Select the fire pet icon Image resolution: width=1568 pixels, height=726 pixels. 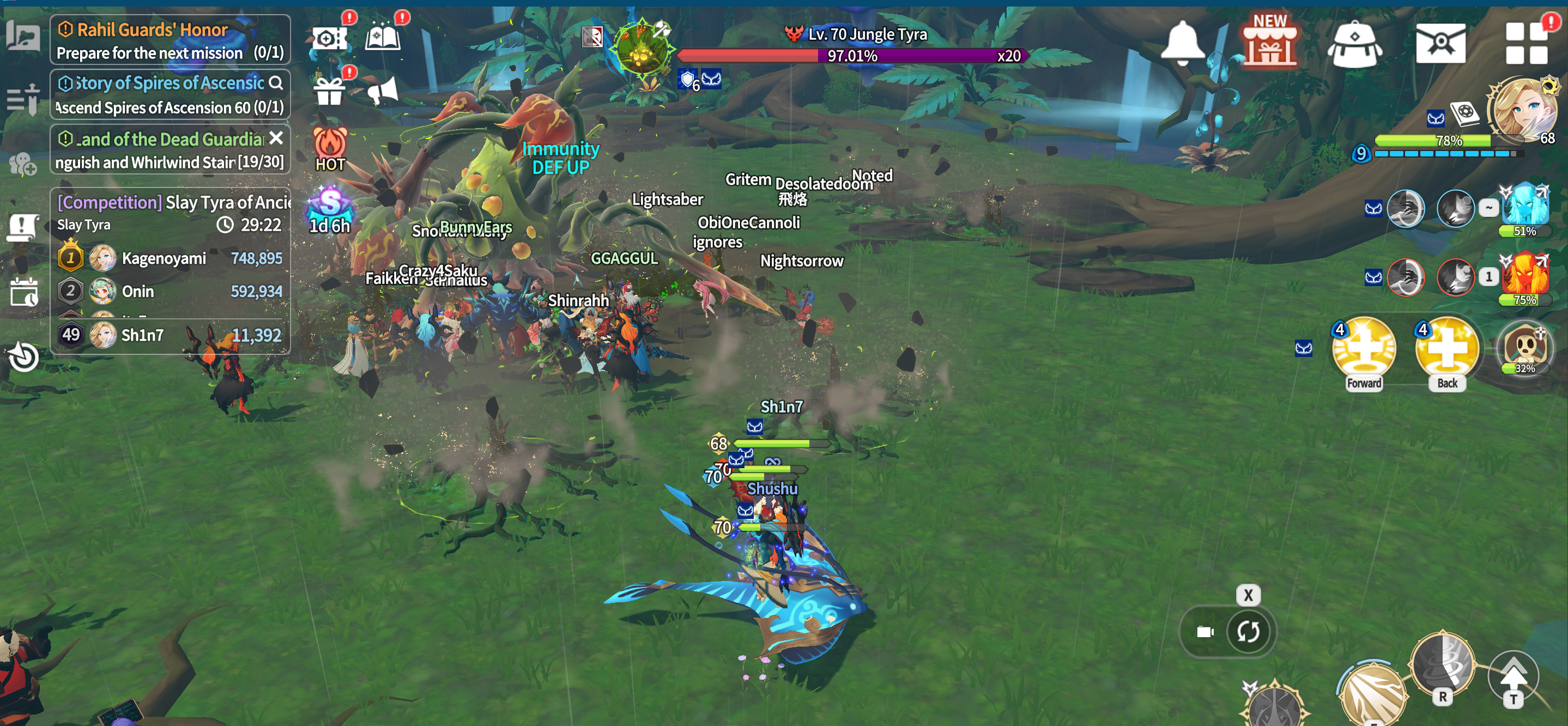tap(1525, 275)
